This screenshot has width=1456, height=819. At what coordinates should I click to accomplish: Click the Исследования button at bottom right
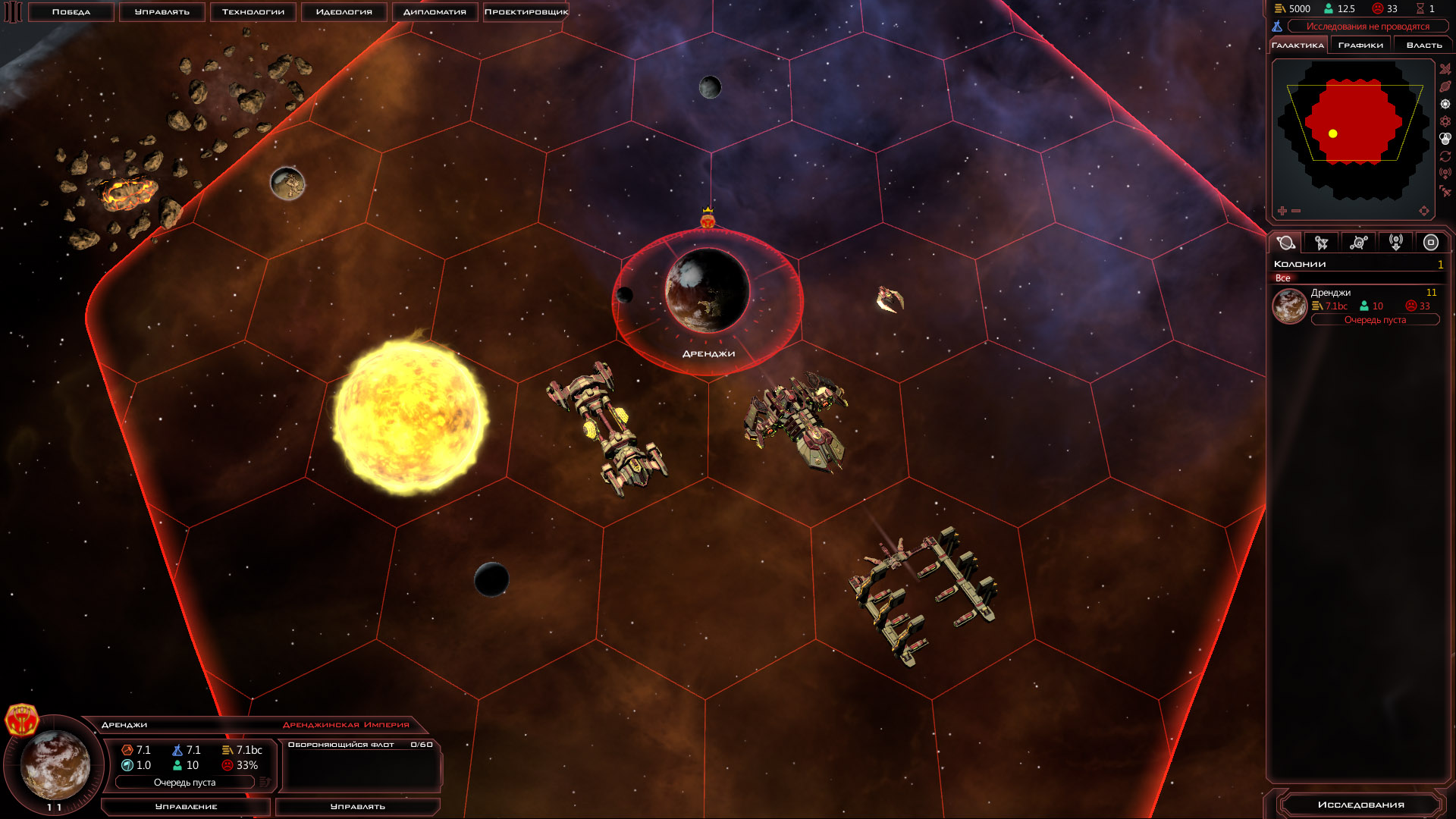[1360, 805]
